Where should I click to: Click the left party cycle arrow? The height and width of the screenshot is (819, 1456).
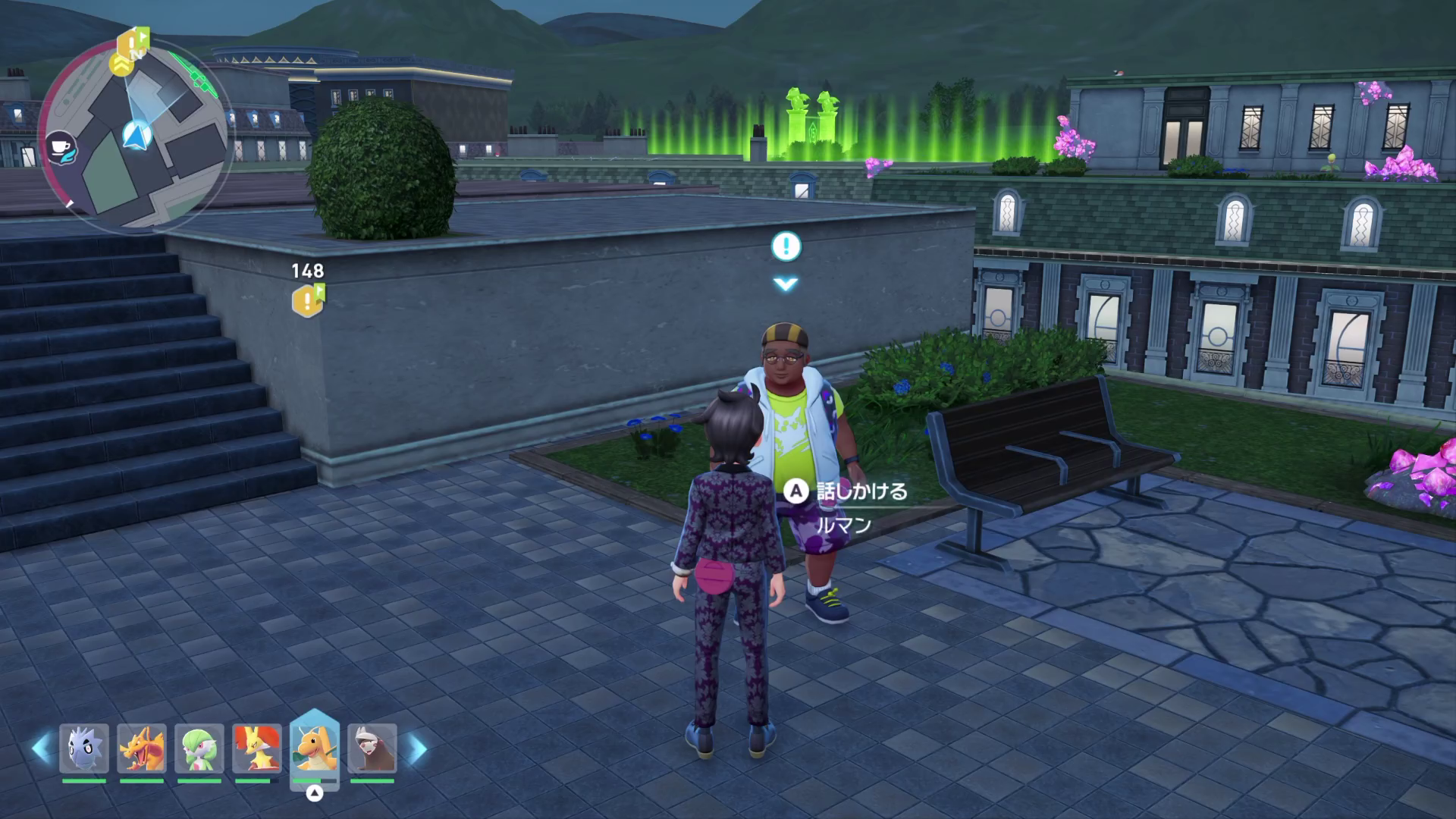[x=42, y=748]
